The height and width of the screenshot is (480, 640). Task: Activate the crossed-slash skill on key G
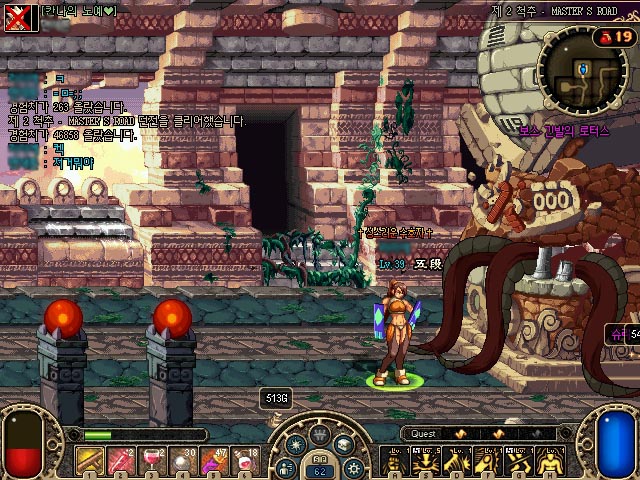coord(519,461)
